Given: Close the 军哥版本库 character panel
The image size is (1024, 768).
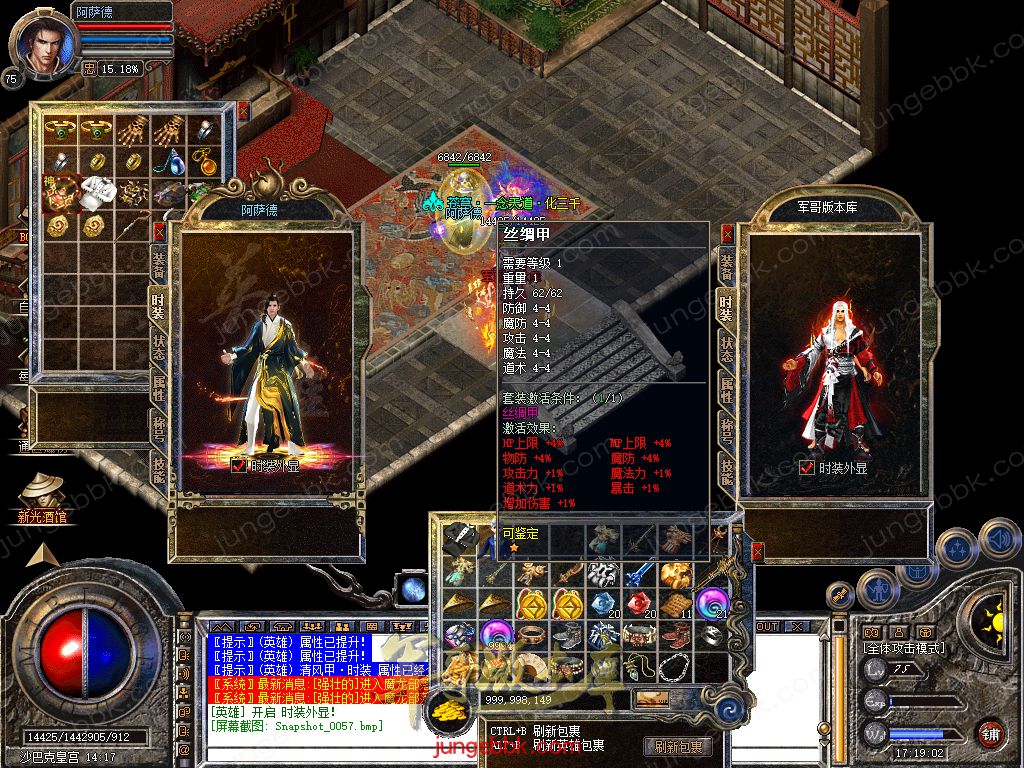Looking at the screenshot, I should point(727,234).
